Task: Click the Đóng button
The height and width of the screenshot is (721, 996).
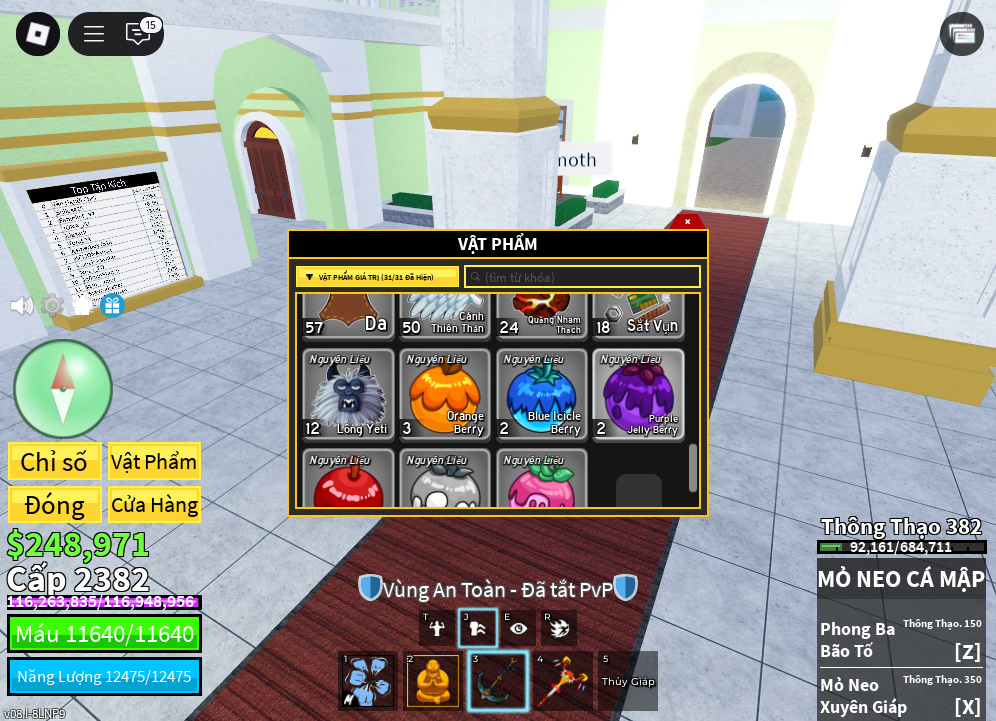Action: [54, 505]
